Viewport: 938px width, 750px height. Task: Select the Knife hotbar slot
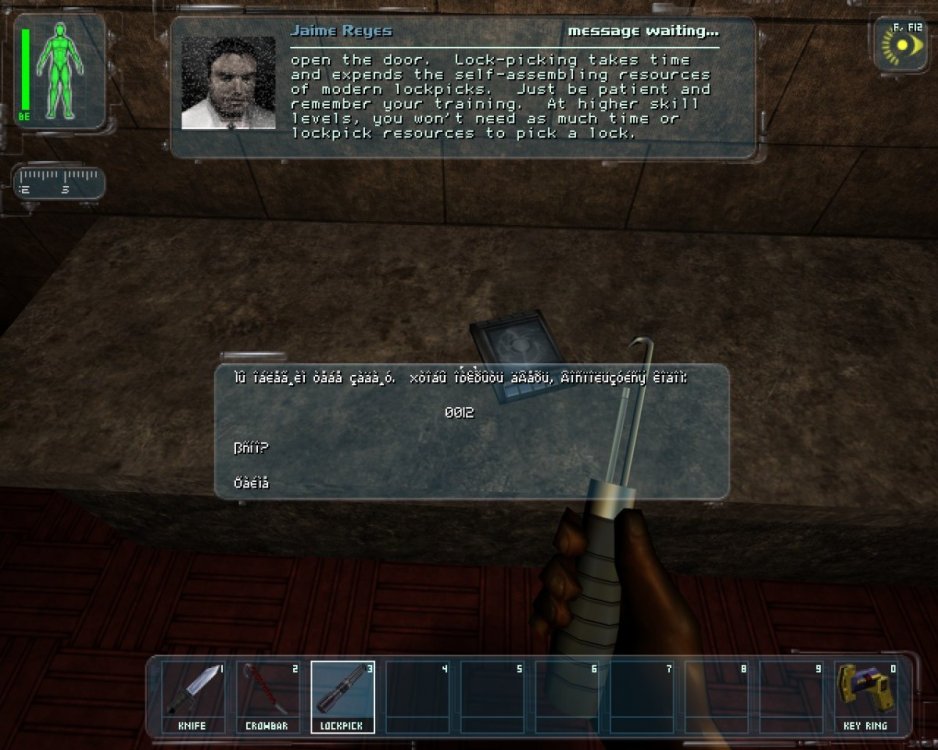click(197, 697)
